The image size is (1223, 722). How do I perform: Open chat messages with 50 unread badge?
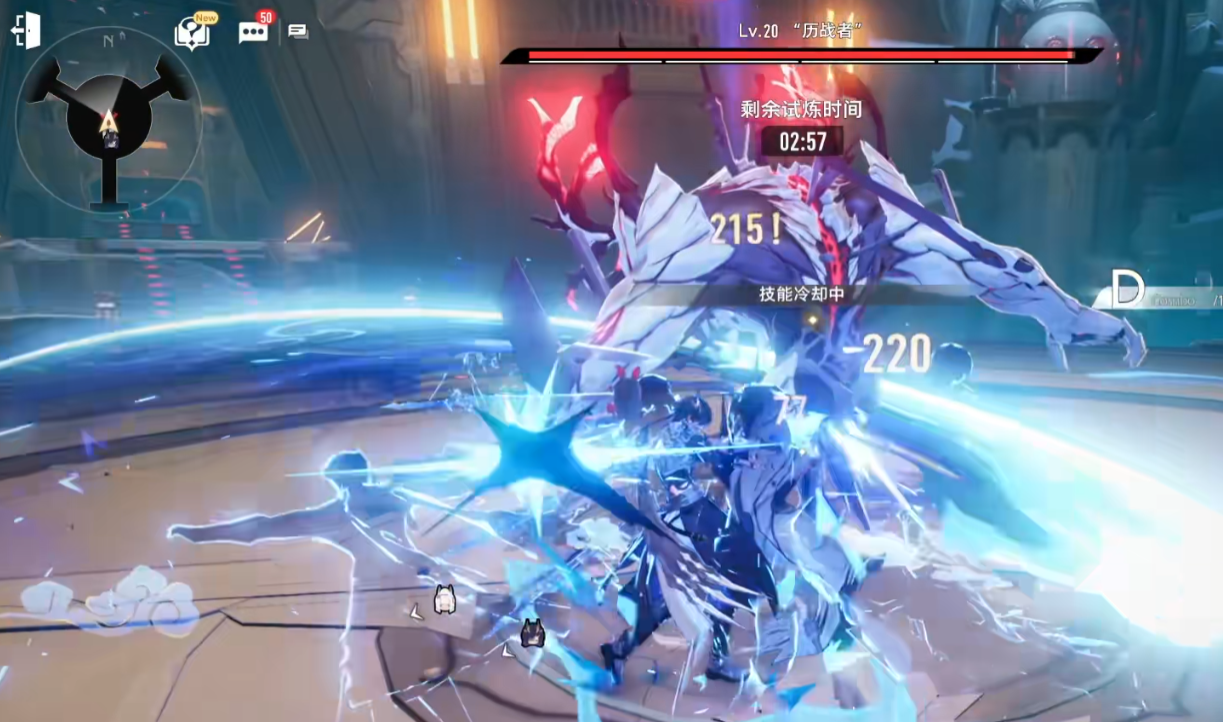tap(252, 31)
